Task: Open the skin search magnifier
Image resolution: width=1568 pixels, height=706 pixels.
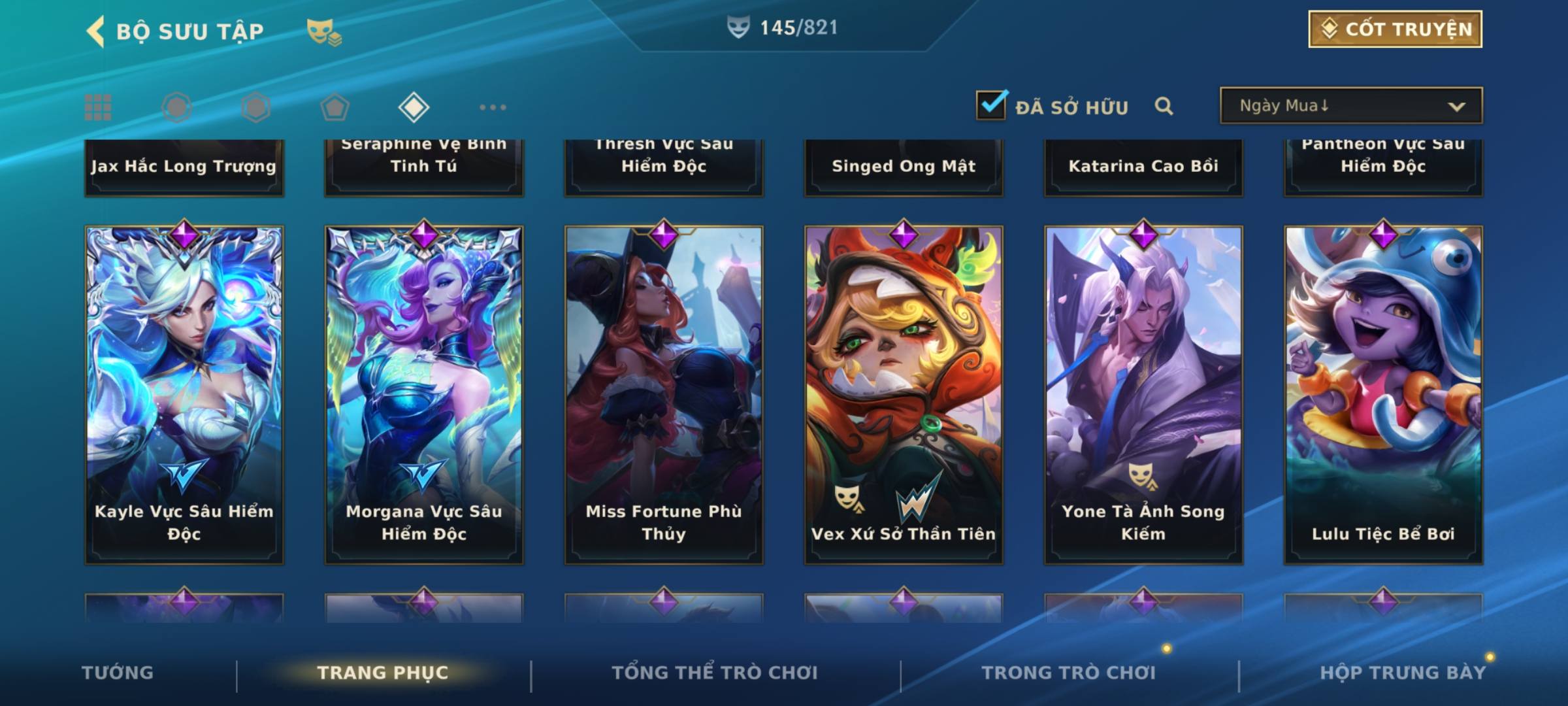Action: click(1164, 106)
